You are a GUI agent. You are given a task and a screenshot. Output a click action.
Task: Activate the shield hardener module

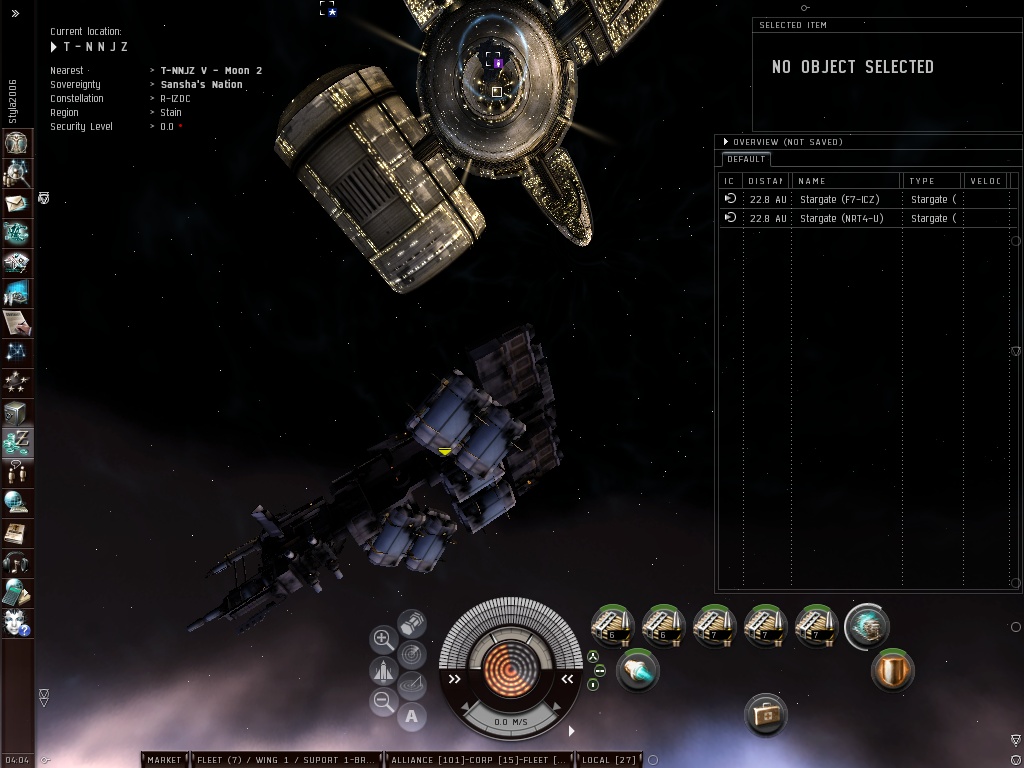pyautogui.click(x=891, y=670)
